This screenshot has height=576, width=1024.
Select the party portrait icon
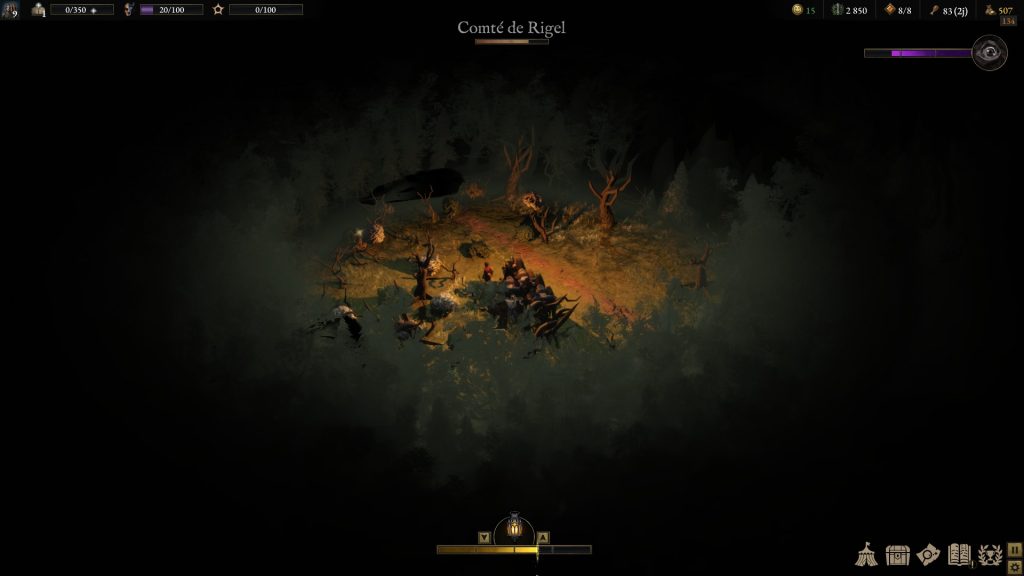(x=10, y=10)
